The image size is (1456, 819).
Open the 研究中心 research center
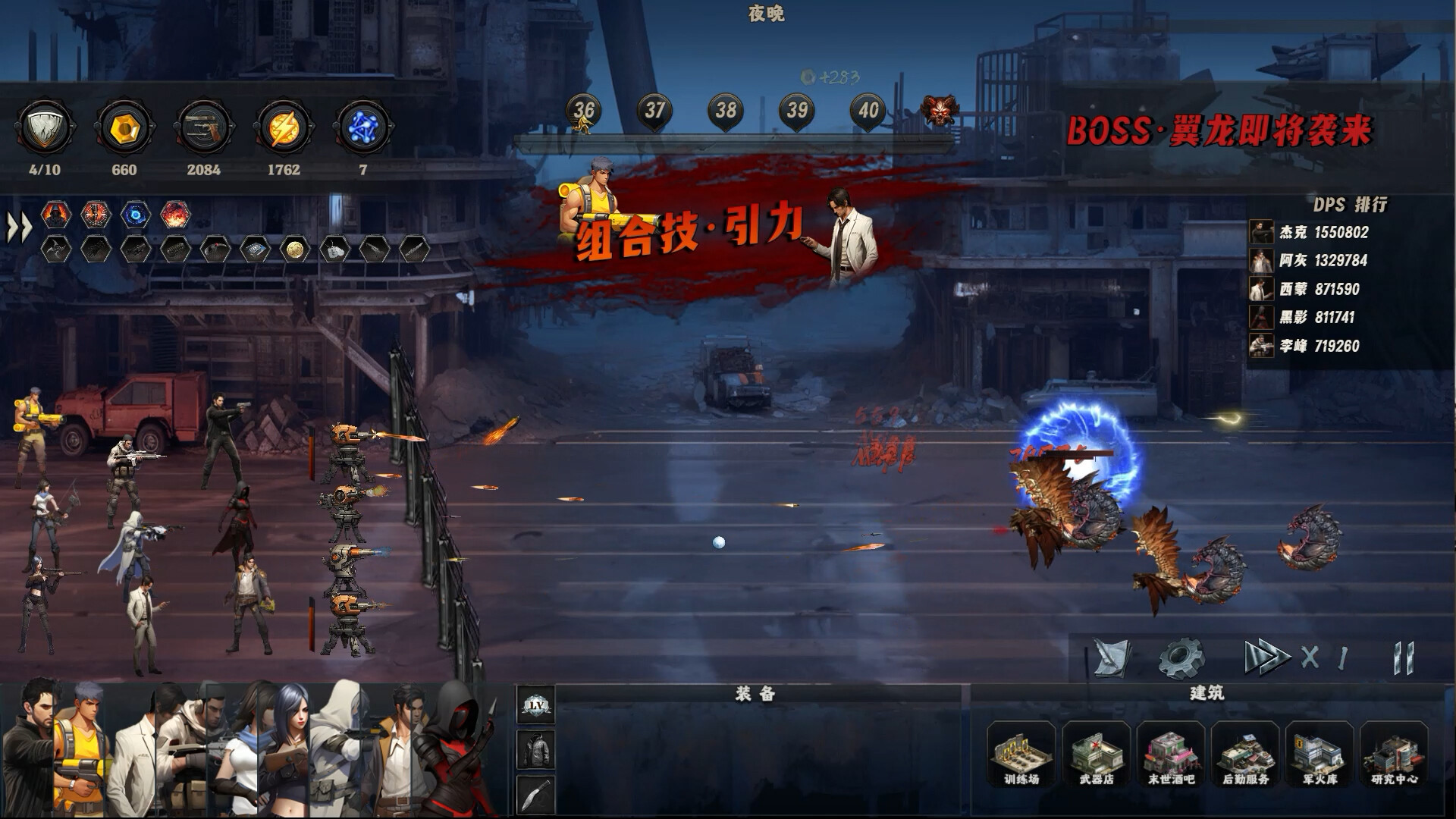1394,755
